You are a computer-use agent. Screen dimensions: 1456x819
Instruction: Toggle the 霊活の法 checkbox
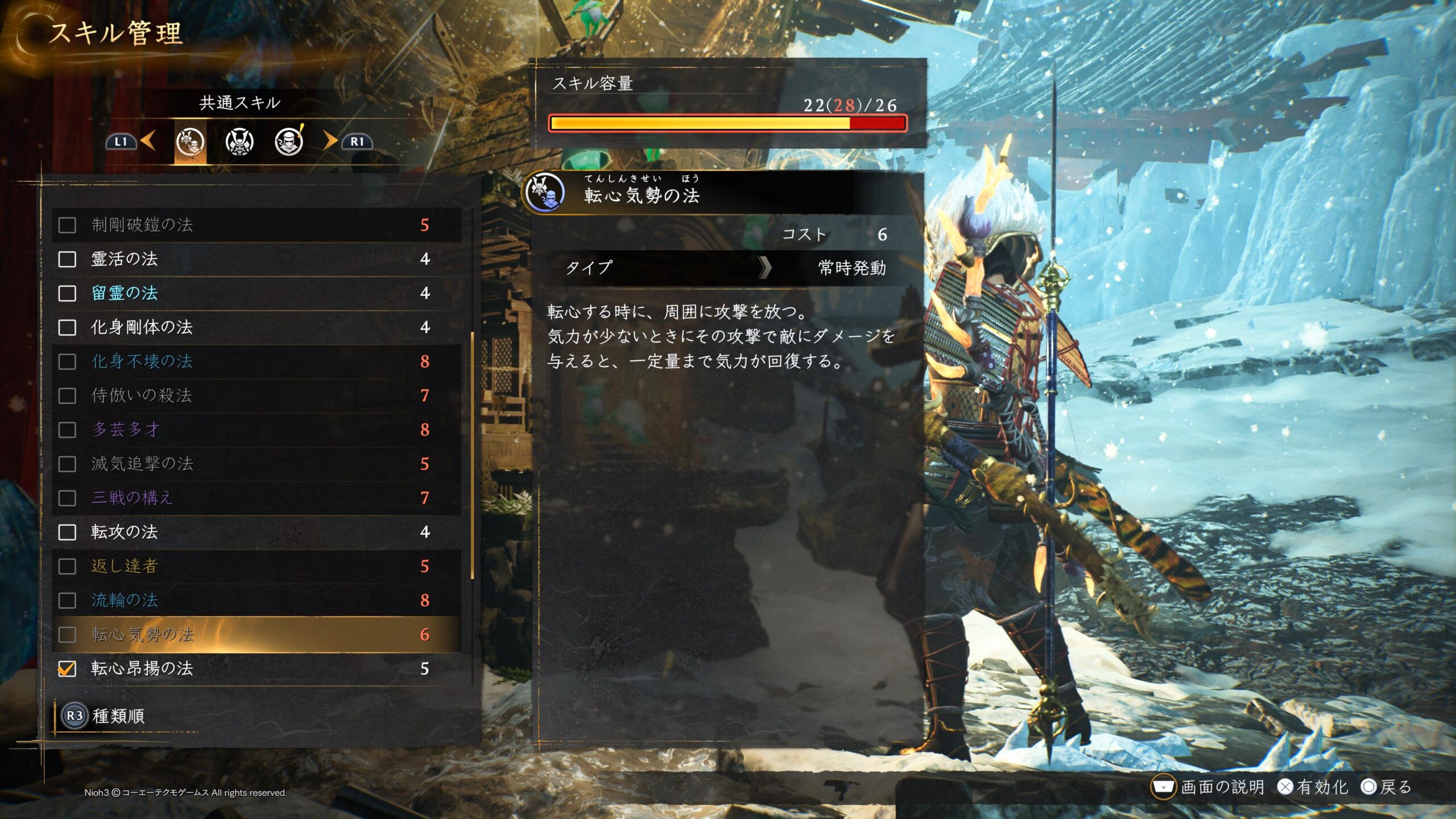pyautogui.click(x=67, y=259)
